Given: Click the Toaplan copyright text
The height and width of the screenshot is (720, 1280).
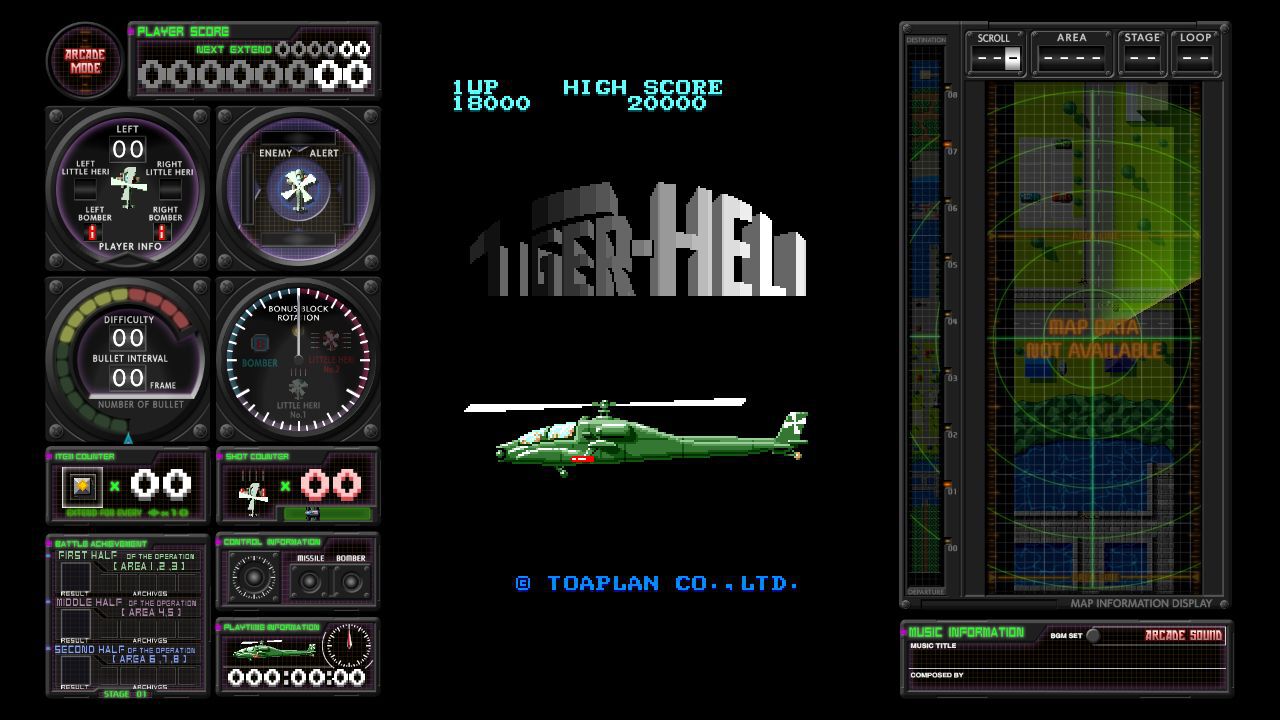Looking at the screenshot, I should [655, 583].
